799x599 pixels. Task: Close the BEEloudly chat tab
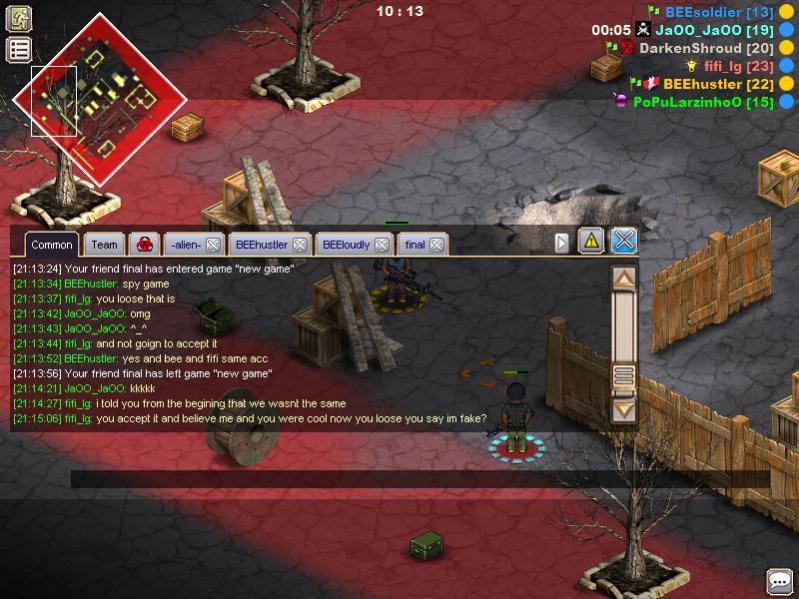(383, 244)
